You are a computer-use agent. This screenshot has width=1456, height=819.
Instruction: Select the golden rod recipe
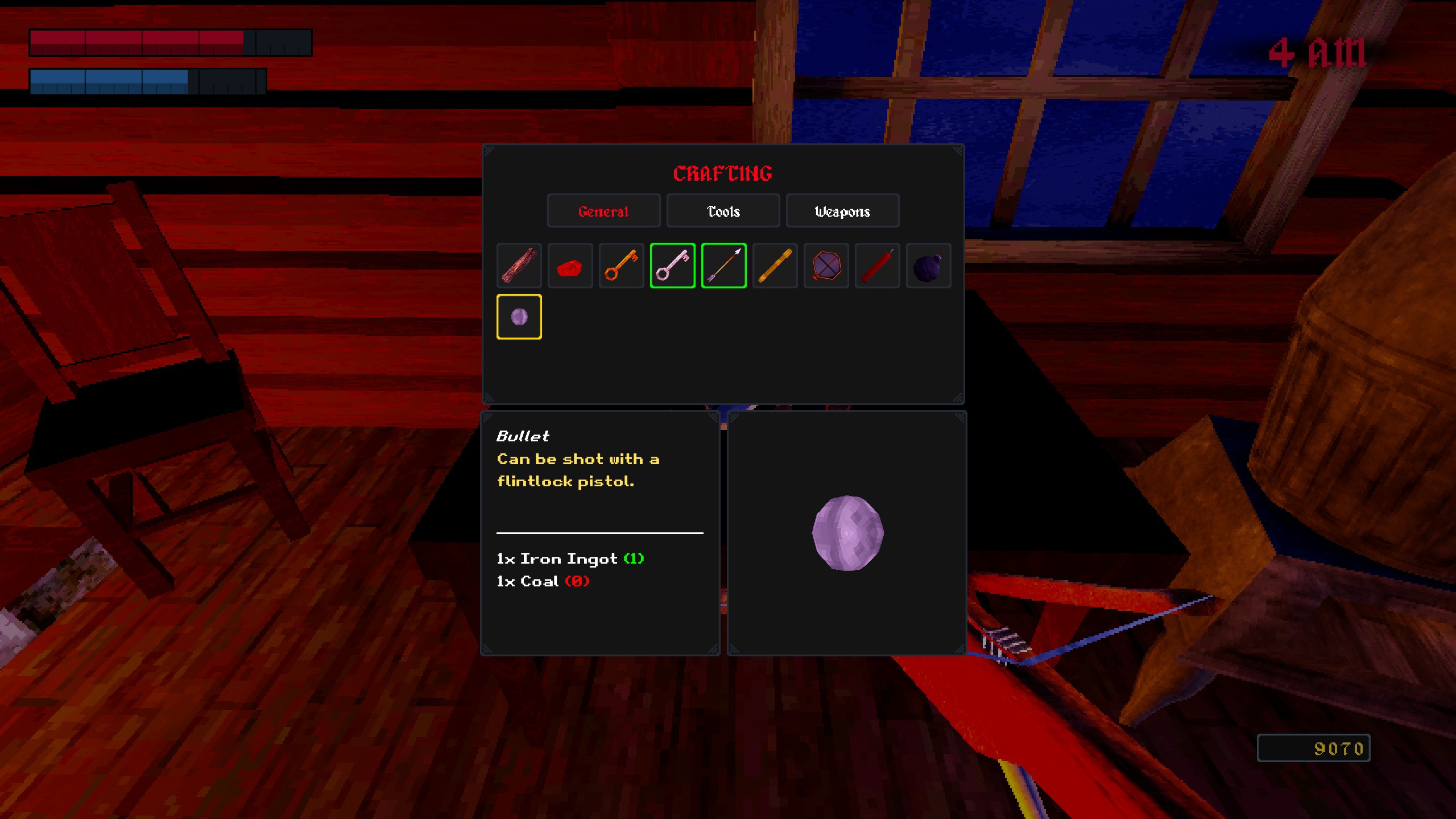point(775,266)
